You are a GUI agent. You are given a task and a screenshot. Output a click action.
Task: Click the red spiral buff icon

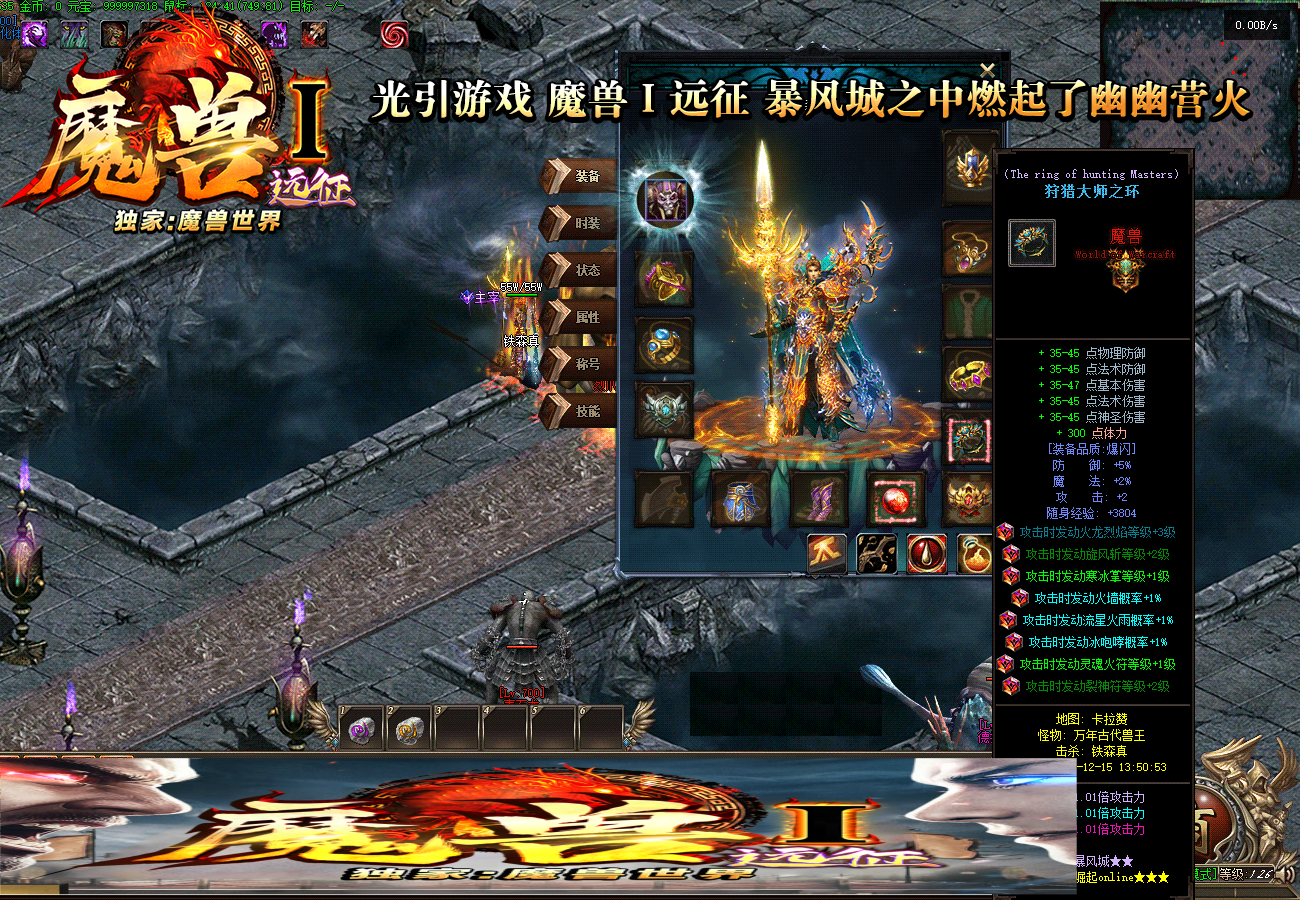coord(394,35)
